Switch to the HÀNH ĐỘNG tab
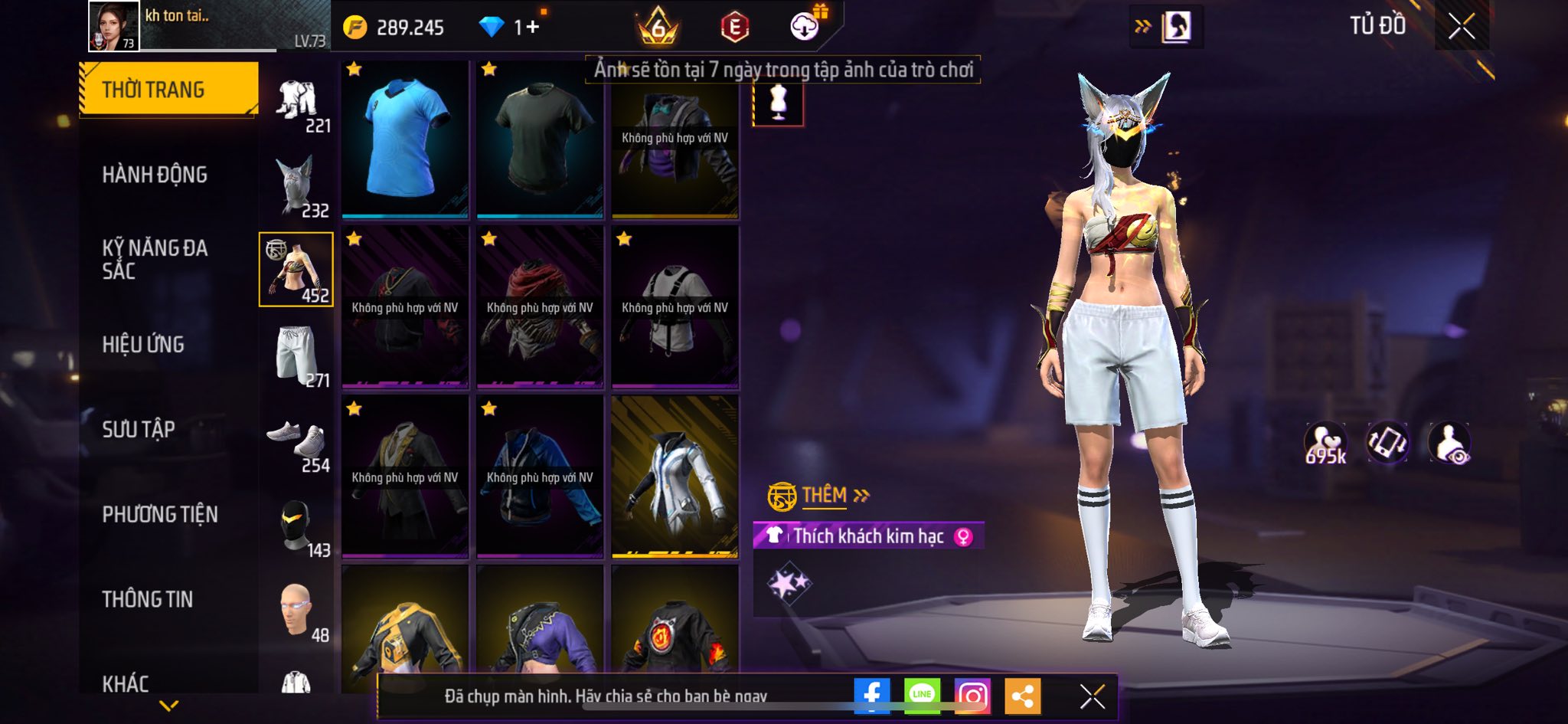The width and height of the screenshot is (1568, 724). [155, 175]
